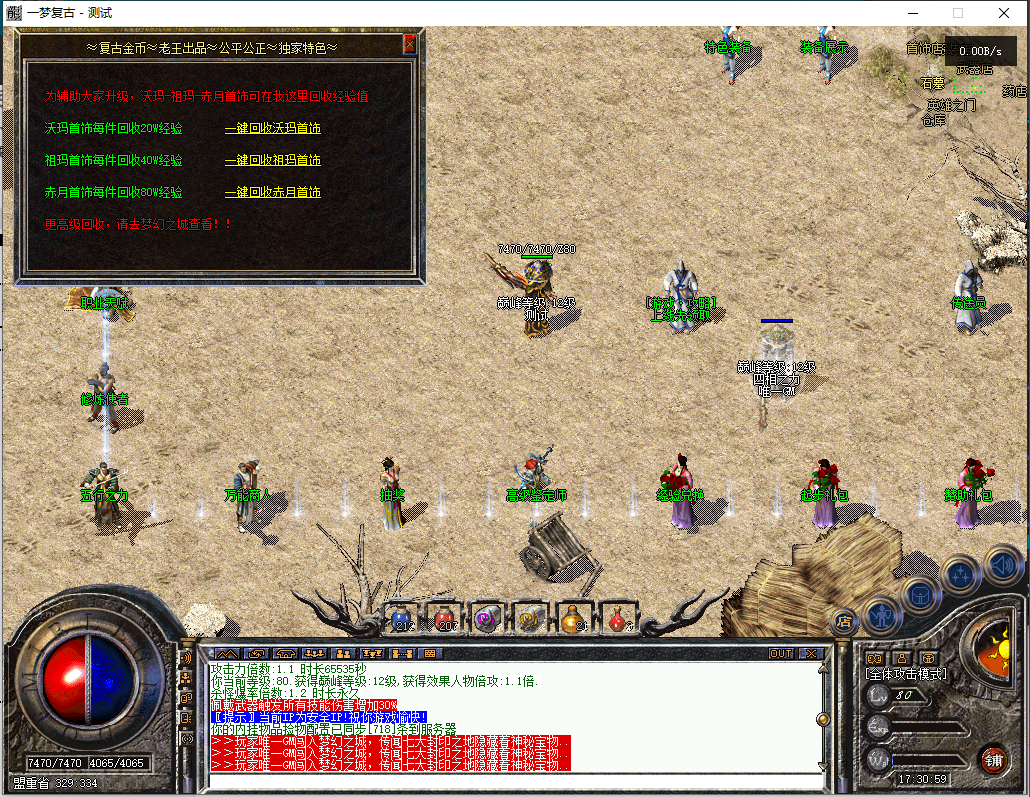Use the blue potion in the belt
Image resolution: width=1030 pixels, height=797 pixels.
pyautogui.click(x=402, y=617)
